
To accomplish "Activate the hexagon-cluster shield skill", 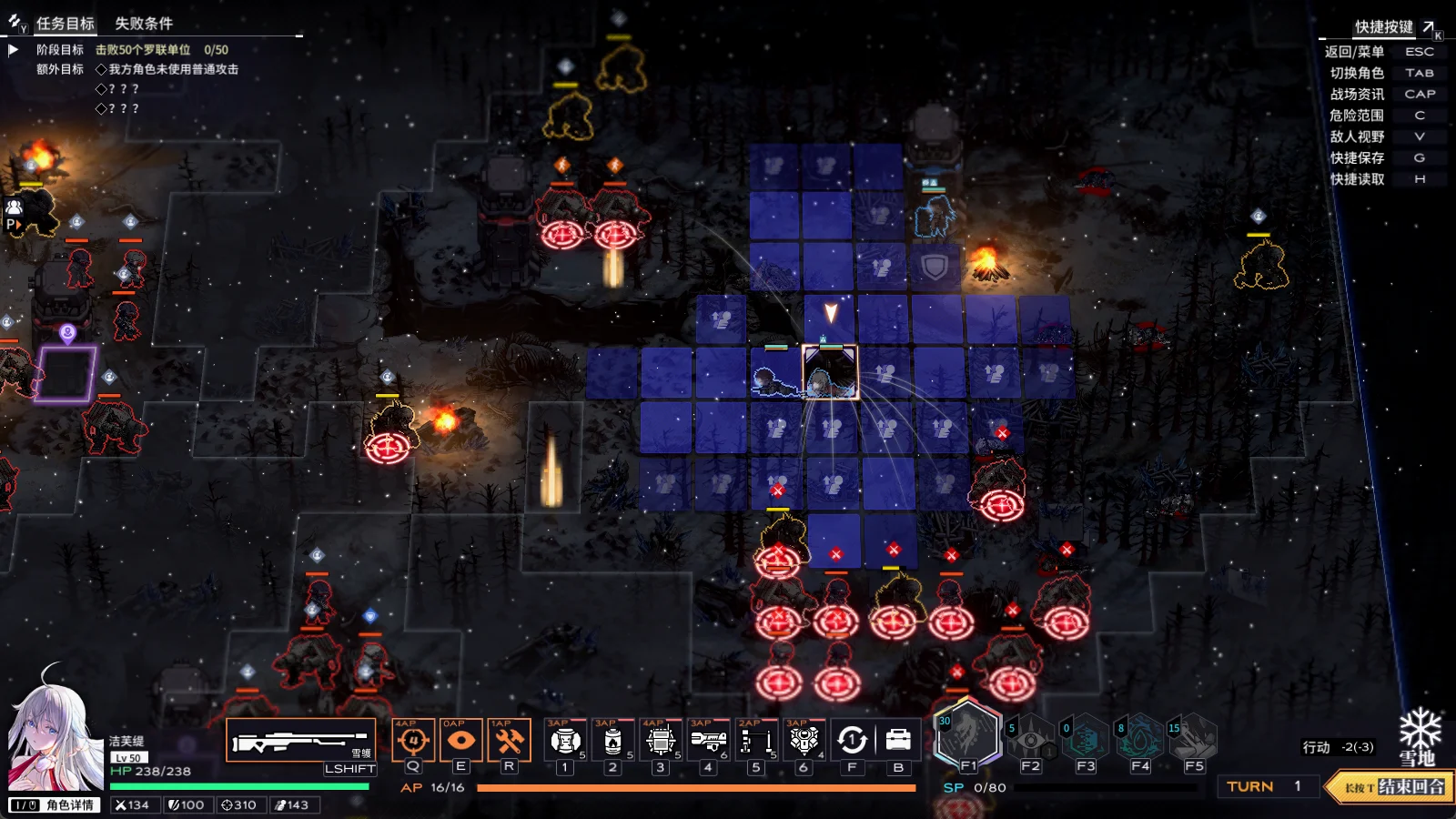I will pyautogui.click(x=804, y=741).
